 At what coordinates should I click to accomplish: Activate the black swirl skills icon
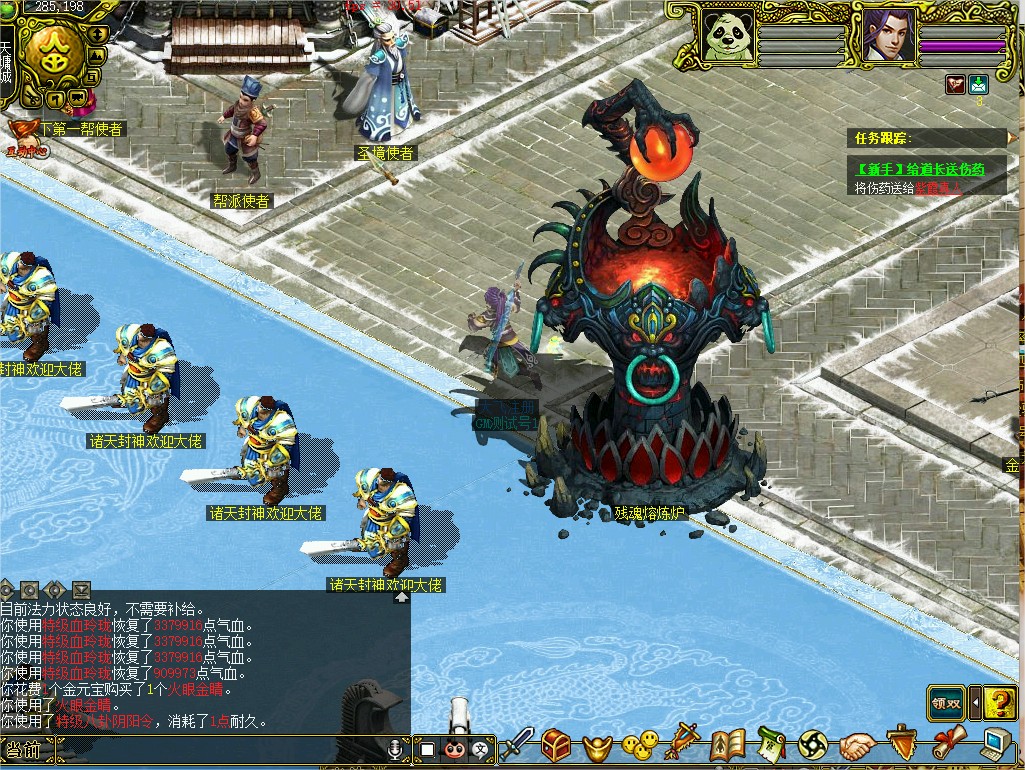813,744
